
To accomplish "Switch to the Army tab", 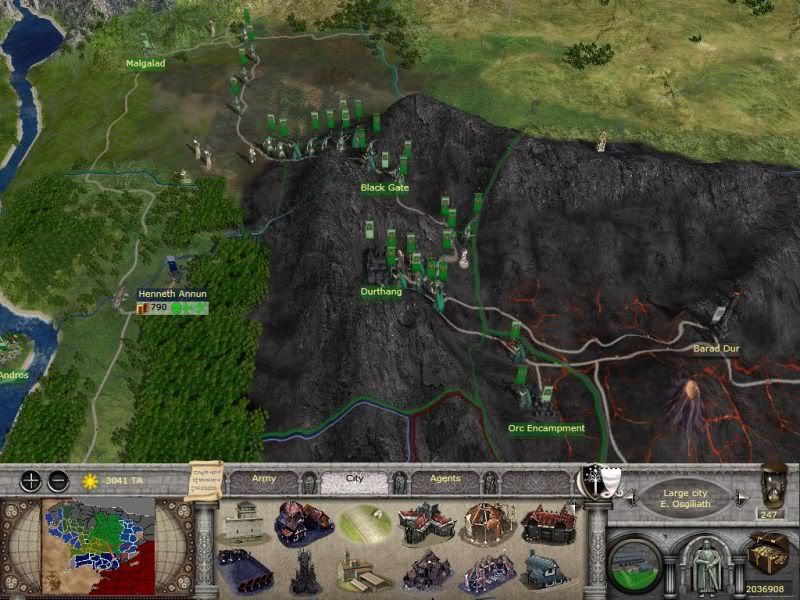I will tap(264, 479).
